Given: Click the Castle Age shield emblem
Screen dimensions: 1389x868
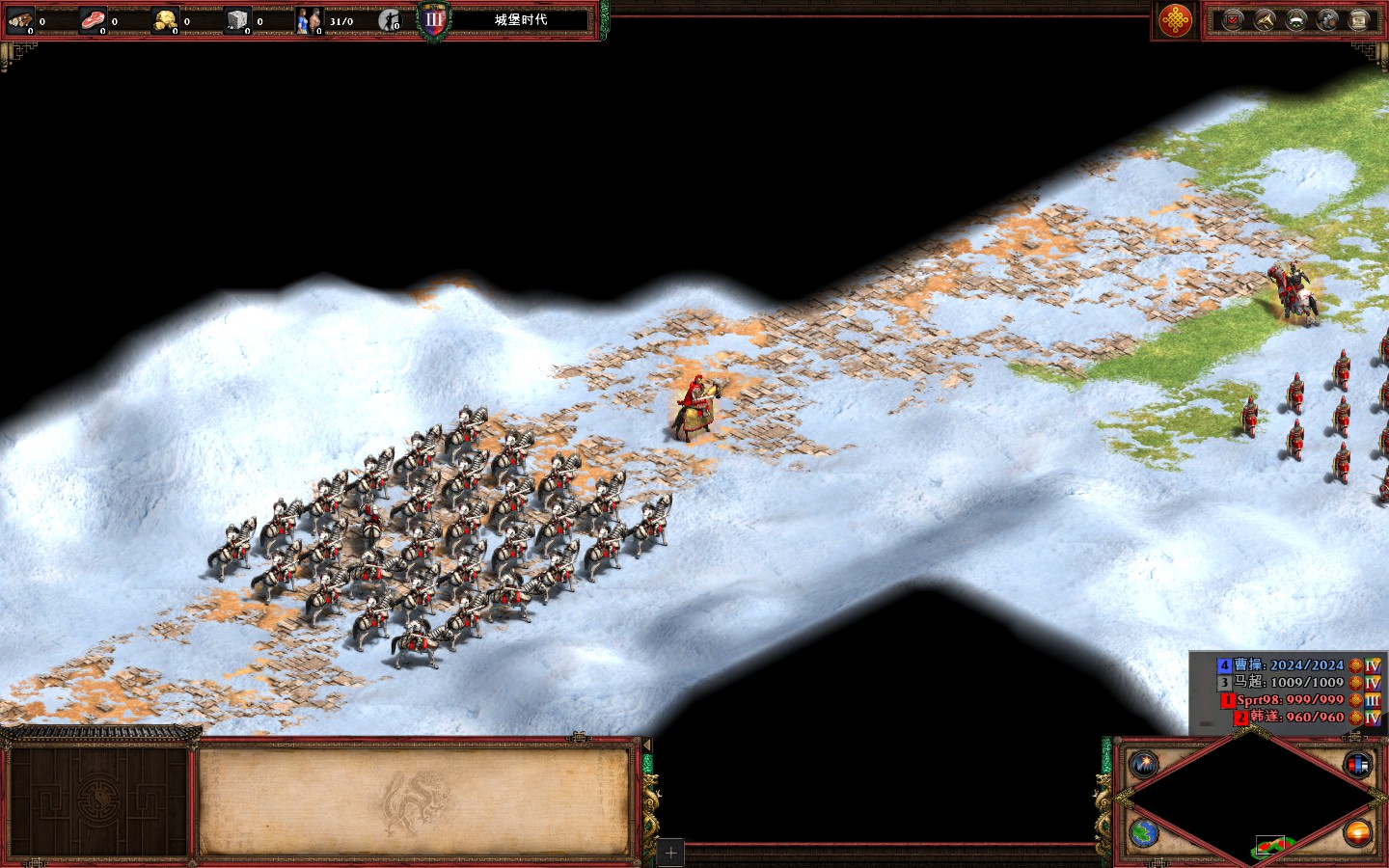Looking at the screenshot, I should [x=434, y=20].
